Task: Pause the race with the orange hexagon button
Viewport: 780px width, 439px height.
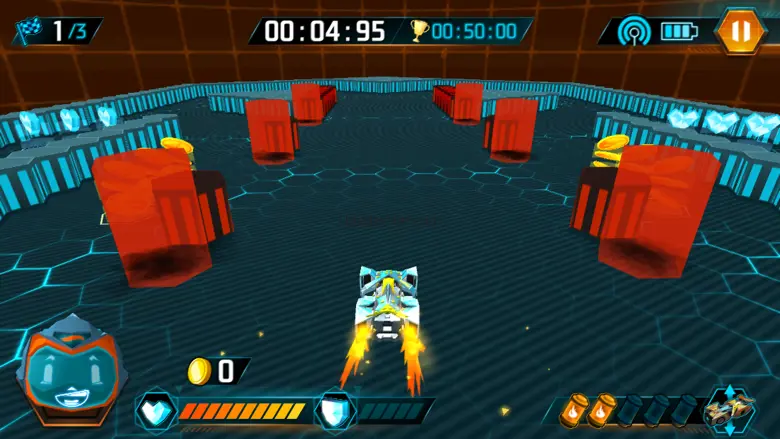Action: pos(740,30)
